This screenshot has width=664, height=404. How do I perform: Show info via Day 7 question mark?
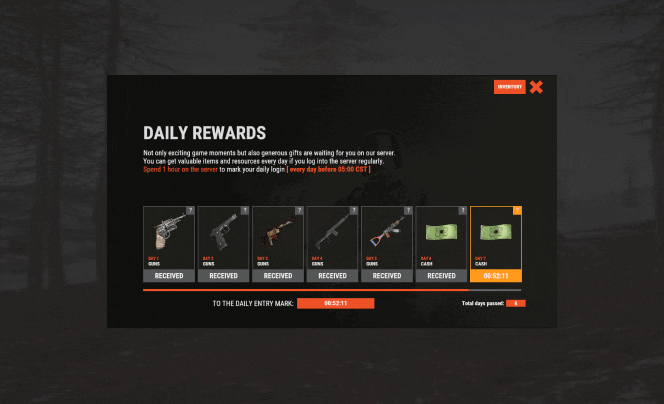[517, 210]
